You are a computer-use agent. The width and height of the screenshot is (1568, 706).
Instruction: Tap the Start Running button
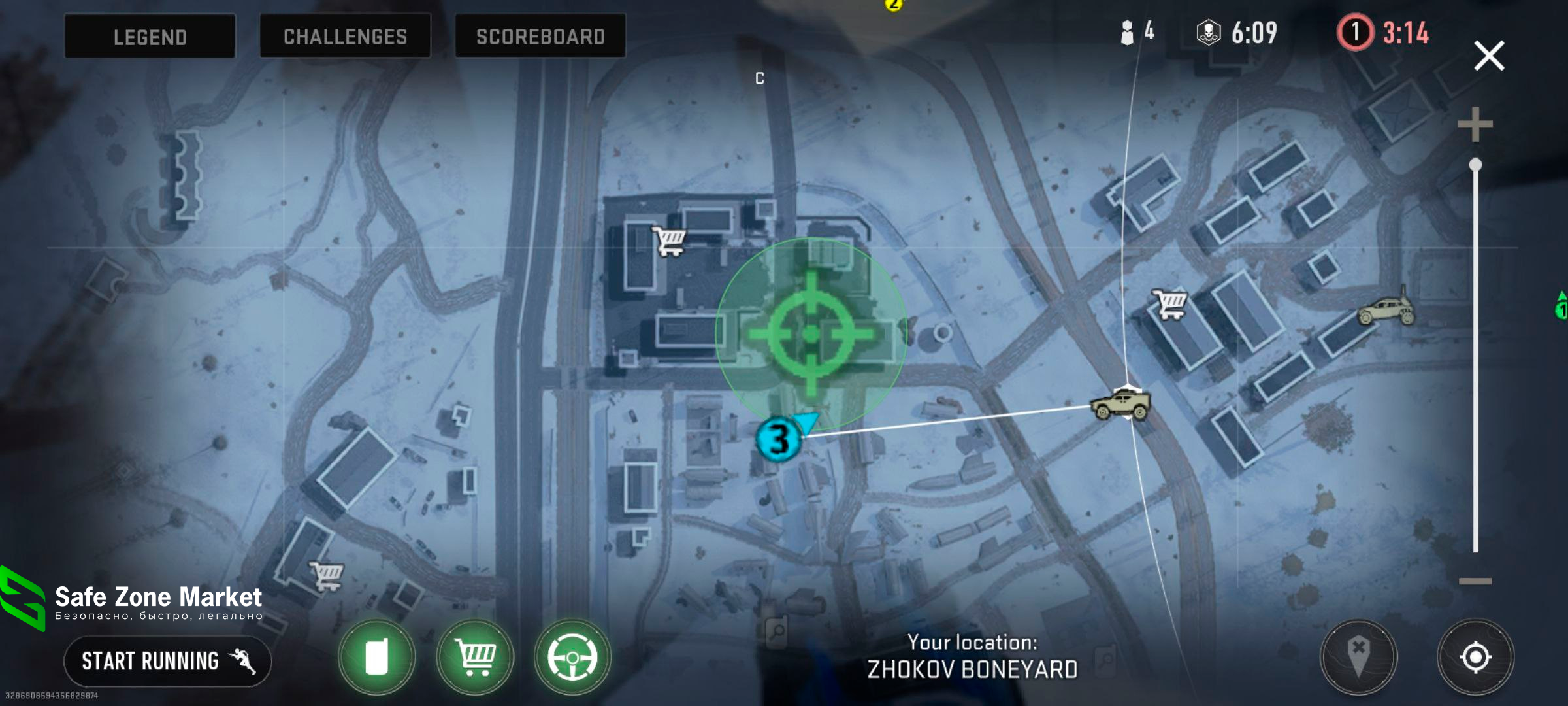pyautogui.click(x=167, y=661)
